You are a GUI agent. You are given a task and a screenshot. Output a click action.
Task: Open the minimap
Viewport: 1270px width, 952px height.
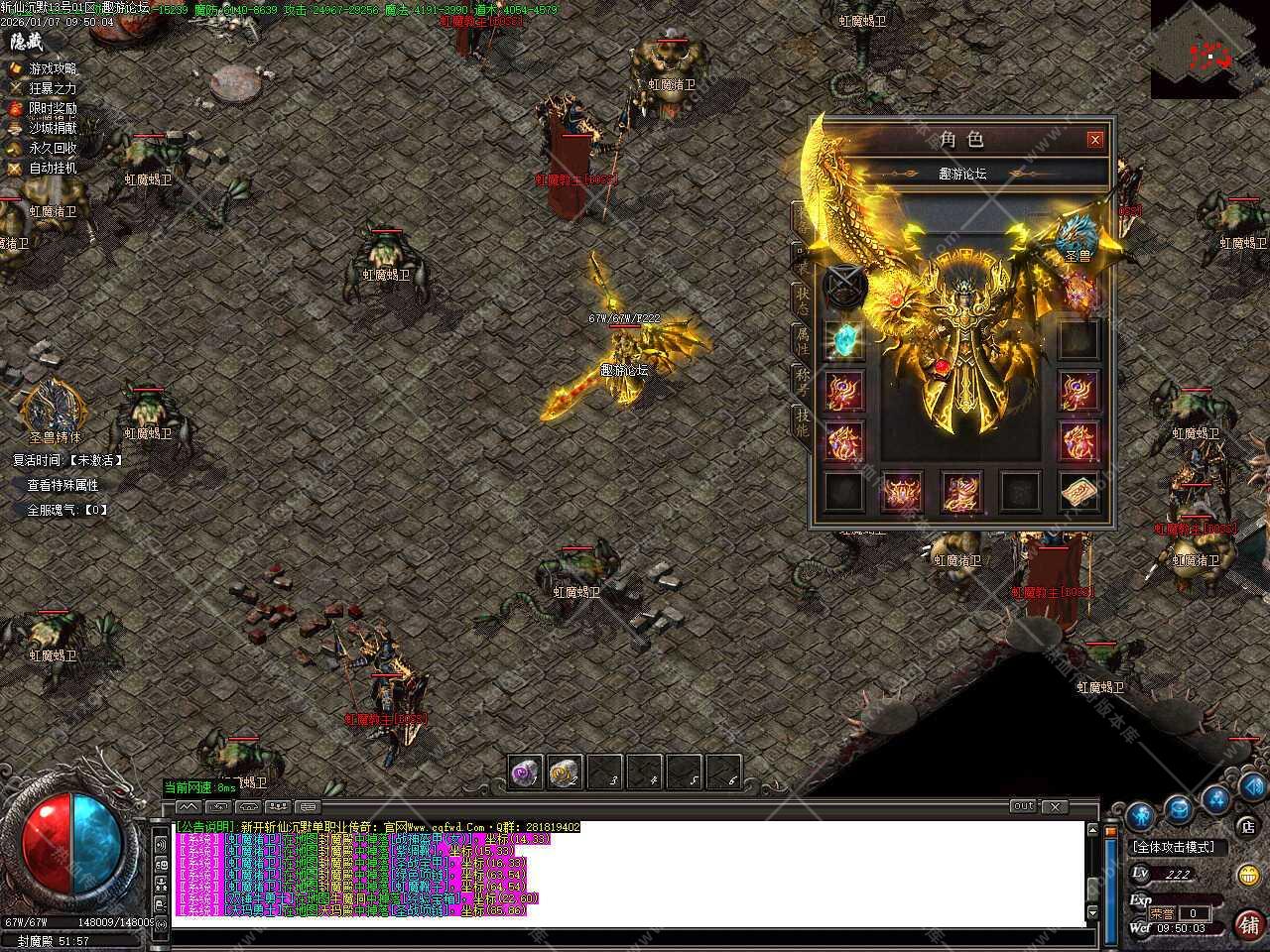coord(1209,49)
